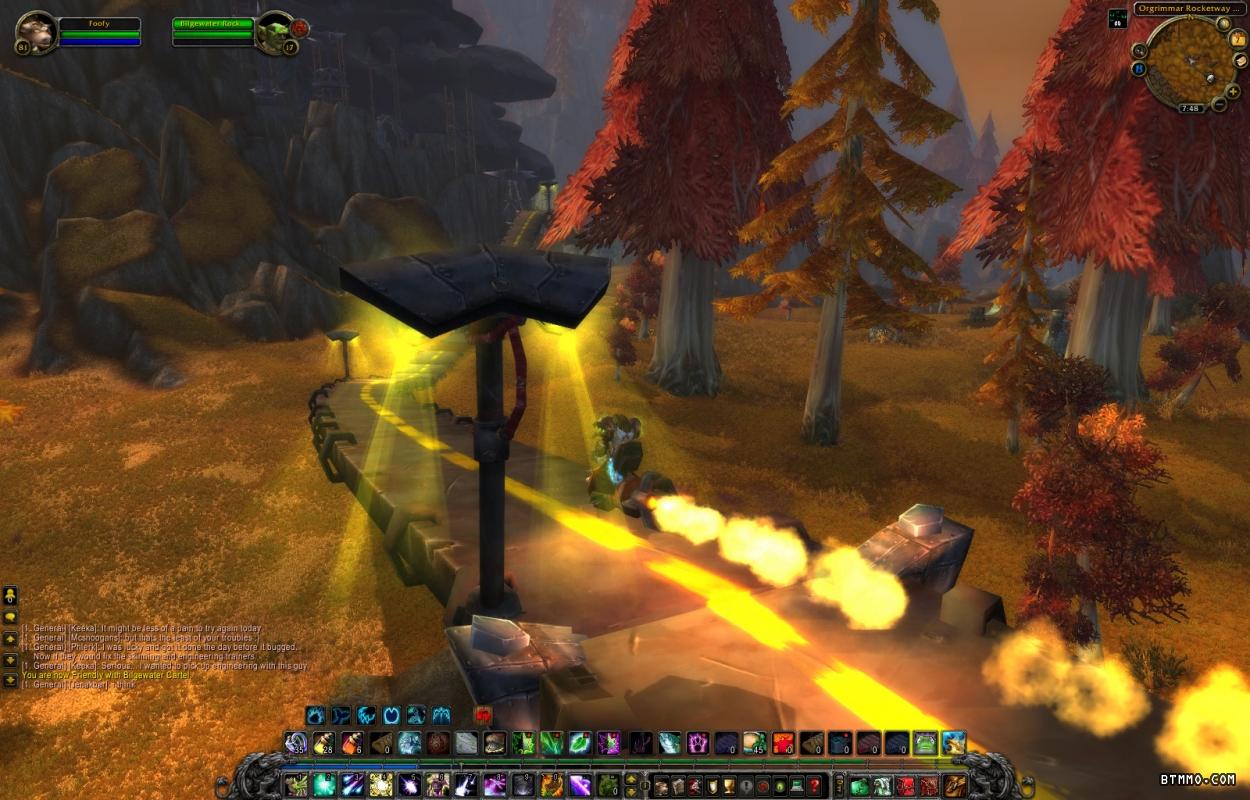The width and height of the screenshot is (1250, 800).
Task: Page the action bar up with arrow
Action: click(631, 778)
